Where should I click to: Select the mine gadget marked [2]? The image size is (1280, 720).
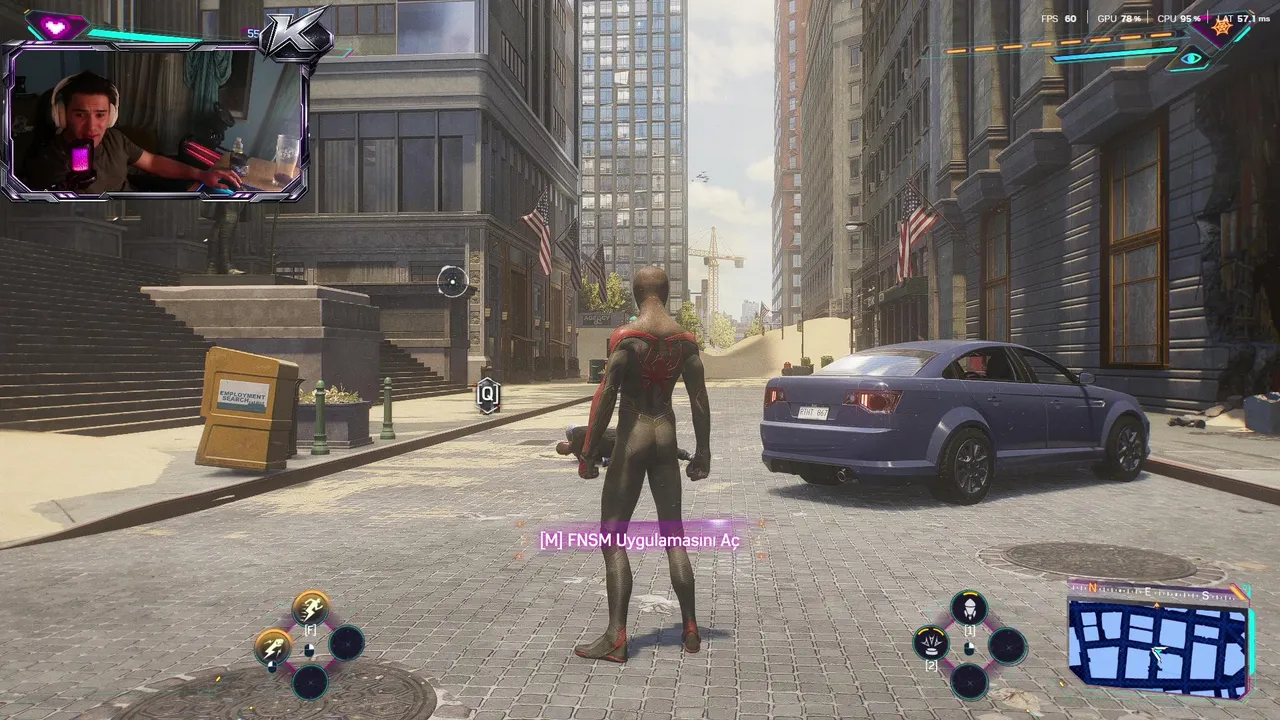point(931,642)
